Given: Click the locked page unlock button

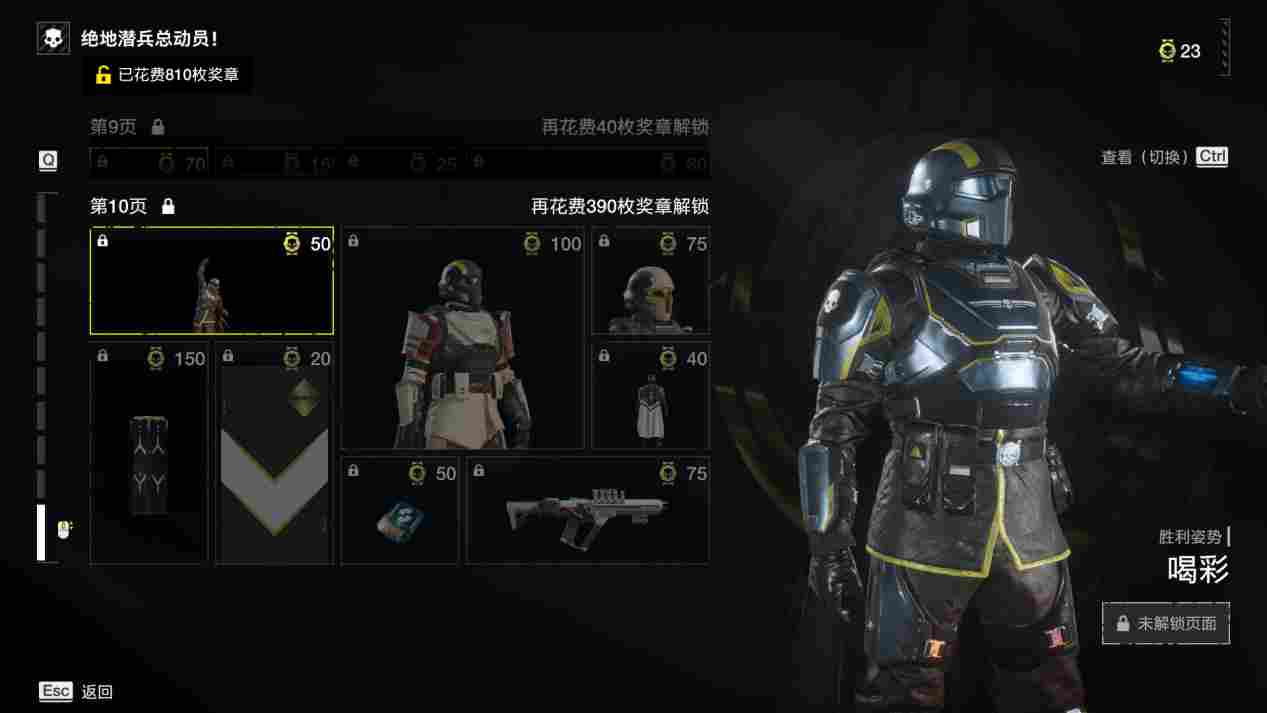Looking at the screenshot, I should click(x=1165, y=623).
